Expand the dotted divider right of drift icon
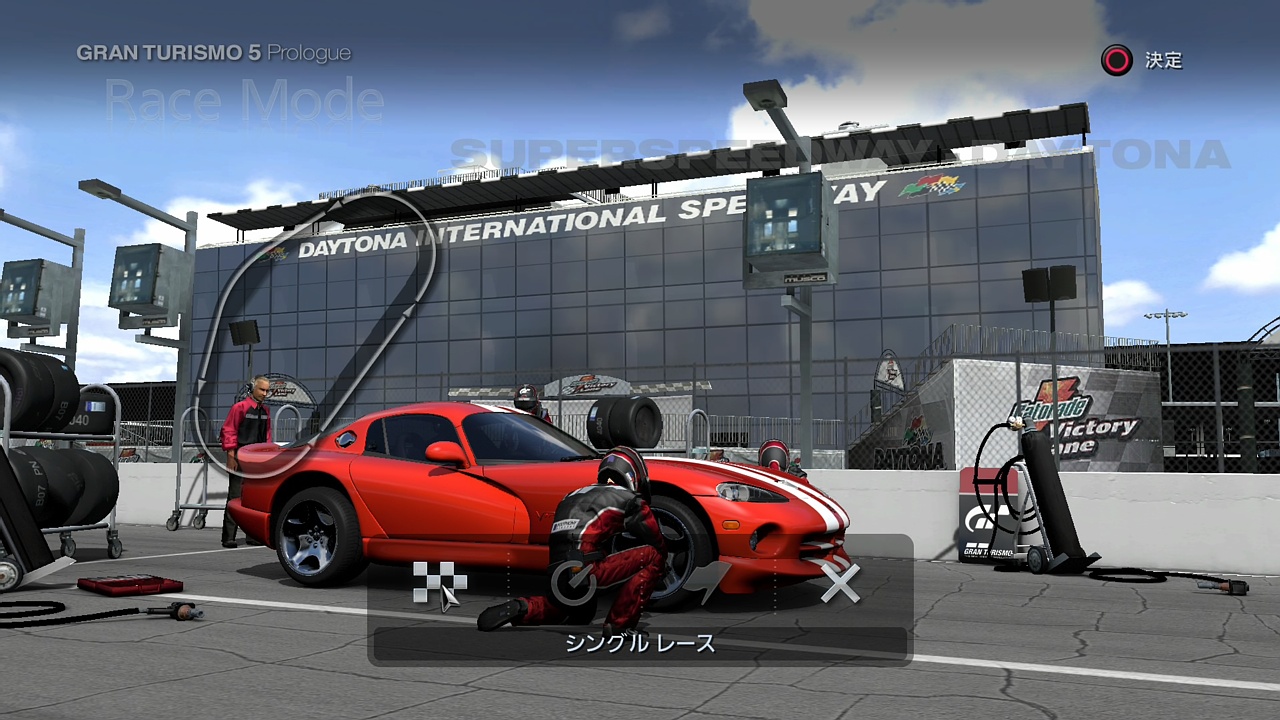 [x=775, y=583]
